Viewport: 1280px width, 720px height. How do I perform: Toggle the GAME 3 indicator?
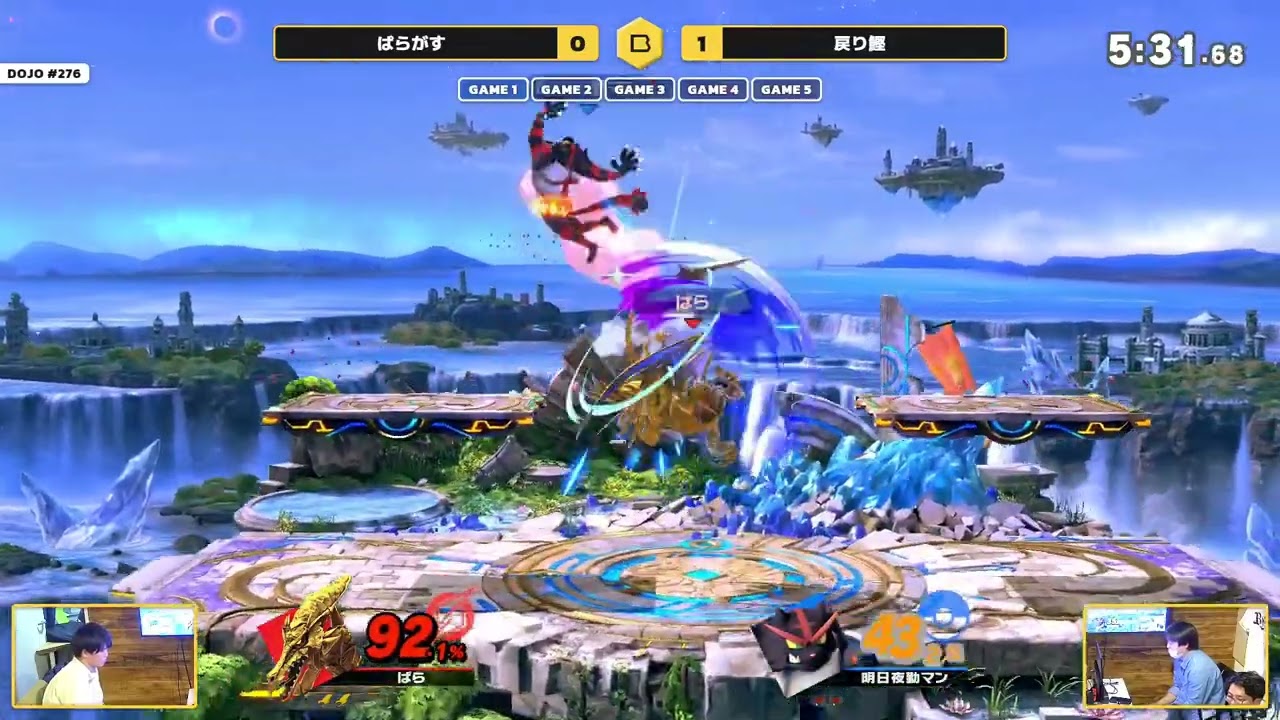(x=640, y=90)
